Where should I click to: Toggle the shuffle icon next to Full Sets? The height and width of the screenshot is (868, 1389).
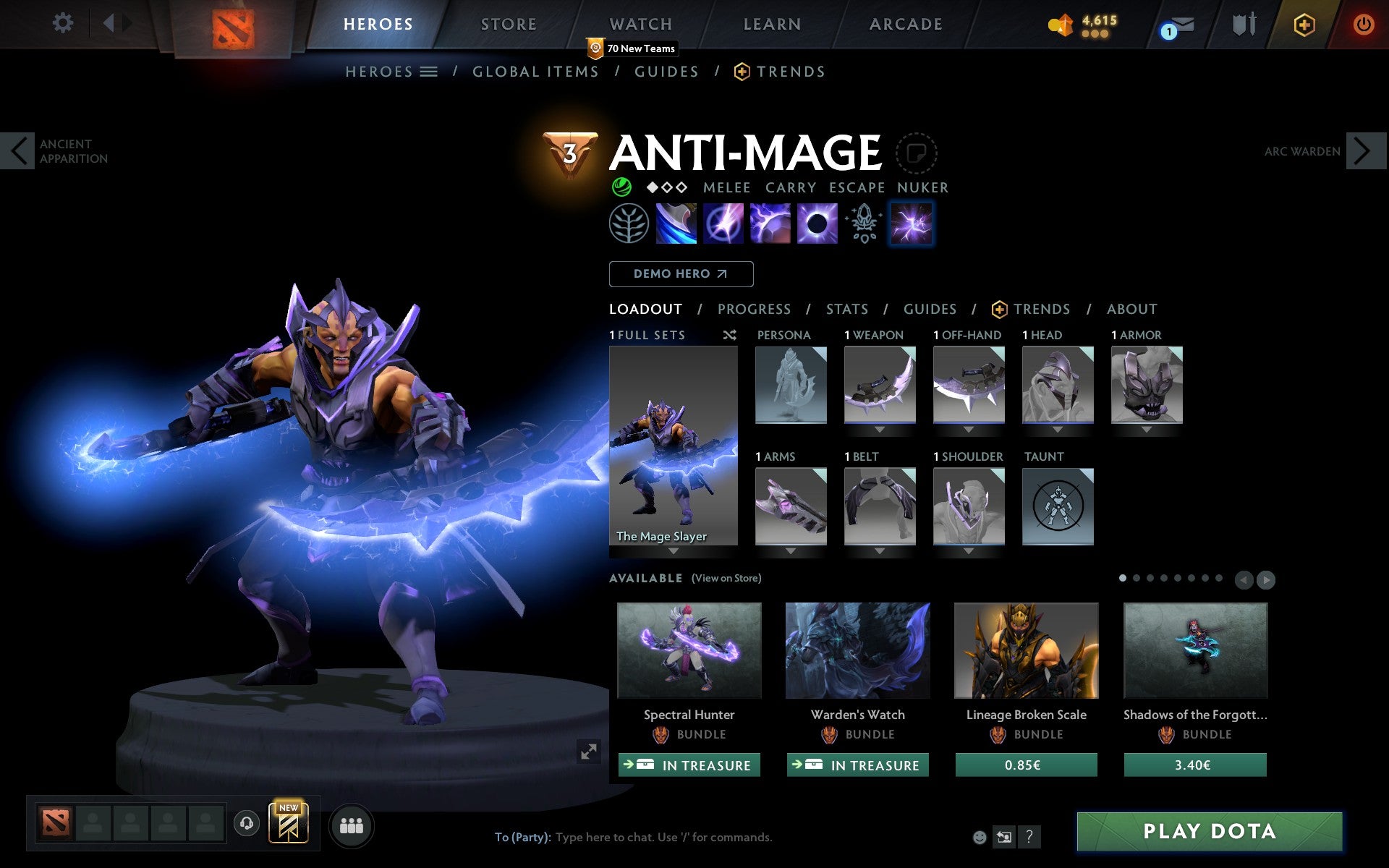tap(729, 335)
